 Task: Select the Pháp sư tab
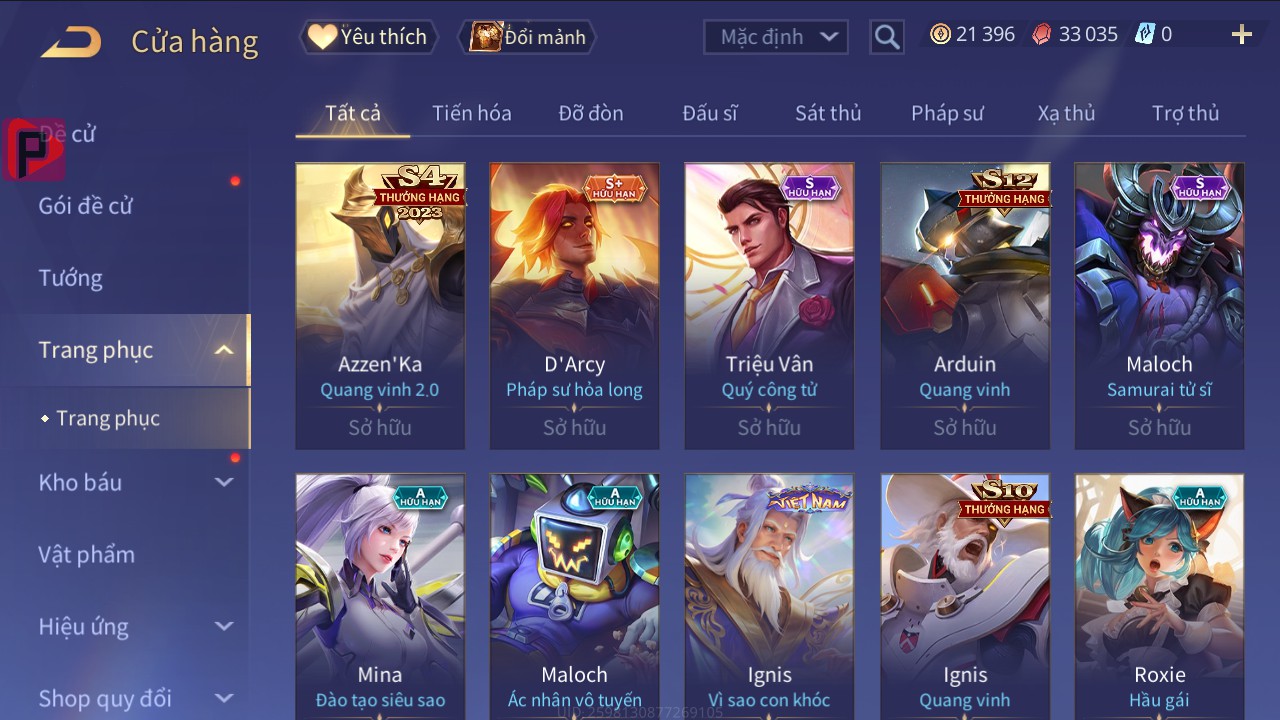tap(947, 113)
